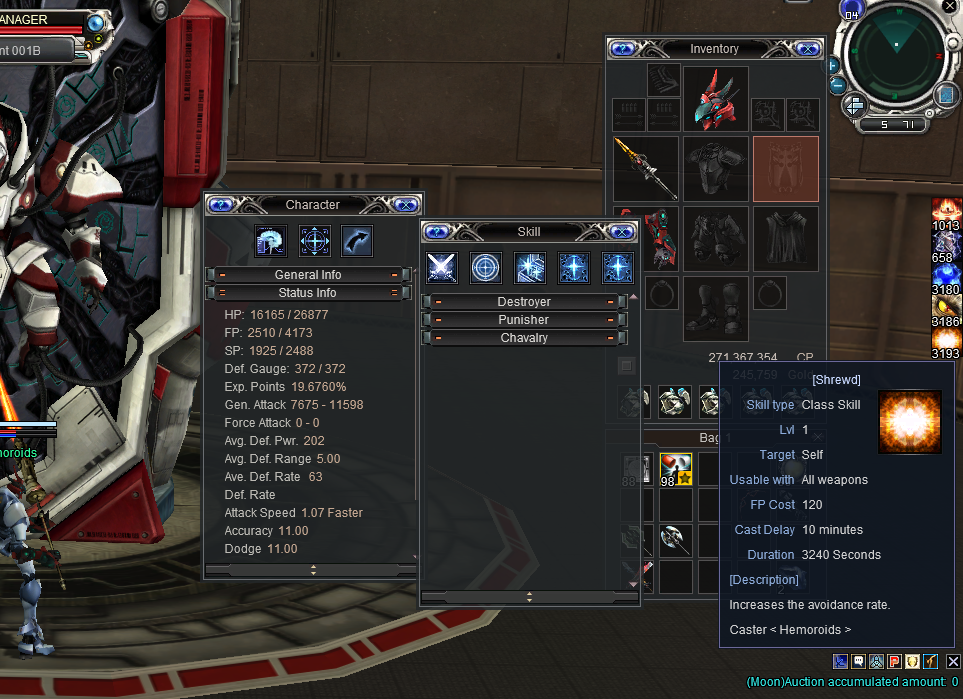Select the highlighted shield equipment slot

click(785, 168)
